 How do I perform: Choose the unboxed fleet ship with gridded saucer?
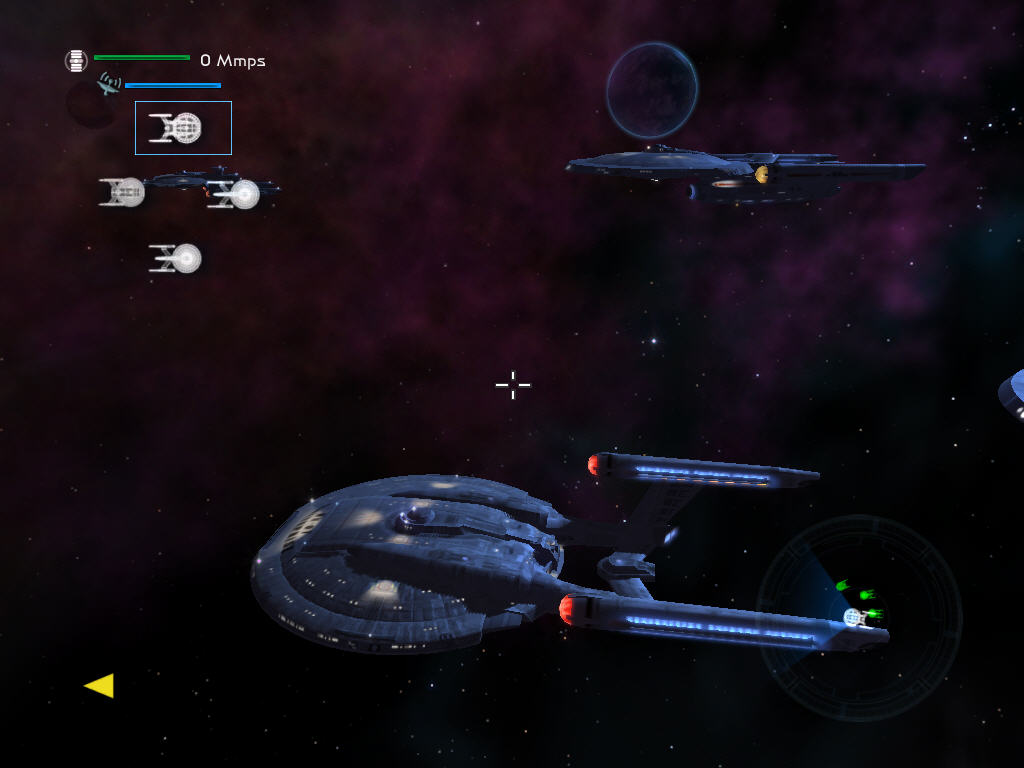coord(122,192)
